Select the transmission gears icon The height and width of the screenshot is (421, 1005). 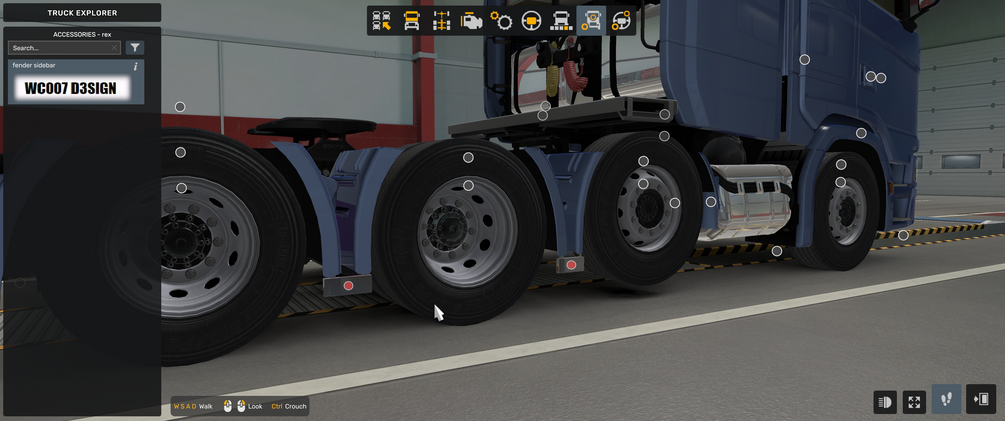point(501,21)
